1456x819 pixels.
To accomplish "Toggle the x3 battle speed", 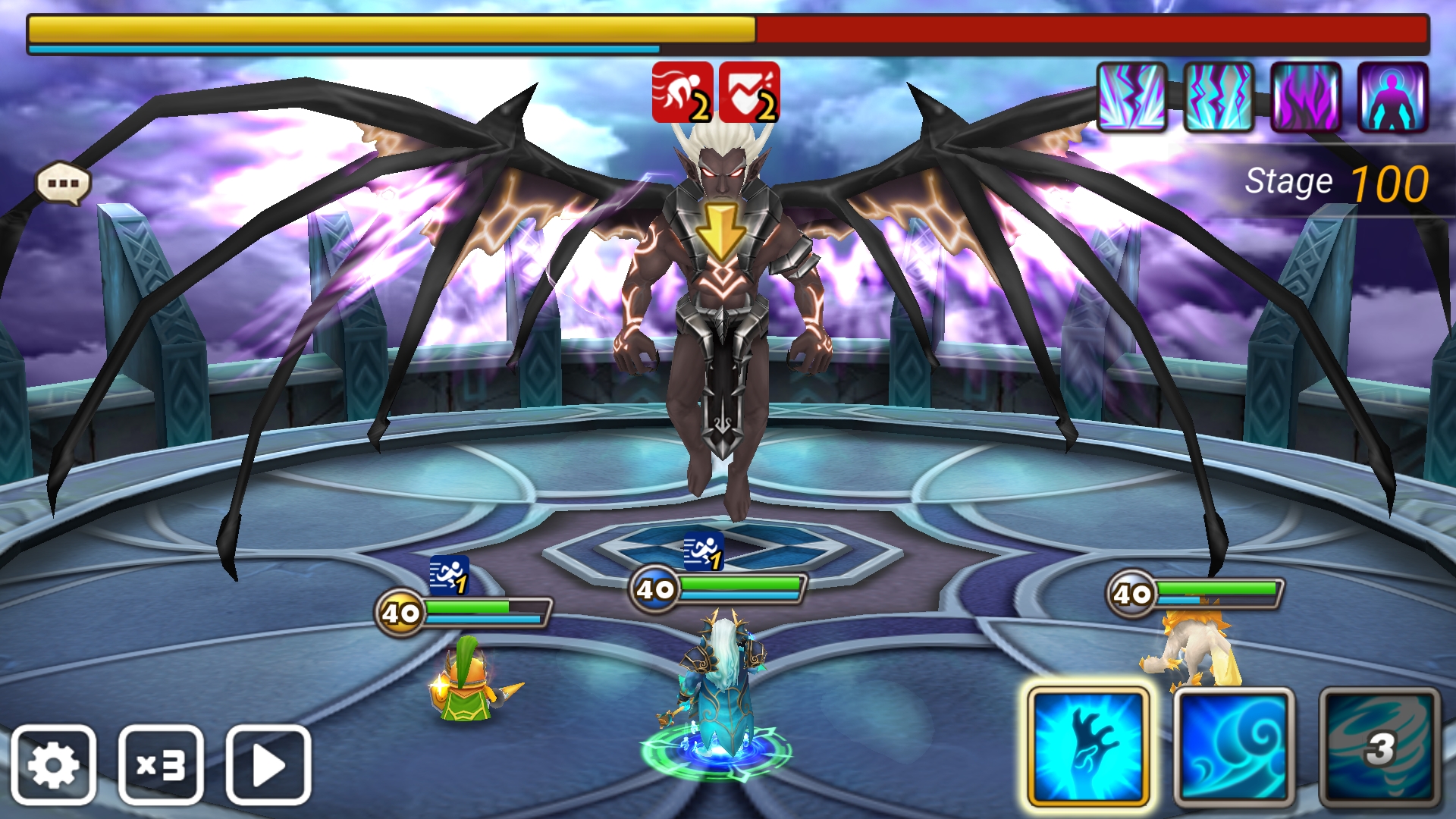I will 161,764.
